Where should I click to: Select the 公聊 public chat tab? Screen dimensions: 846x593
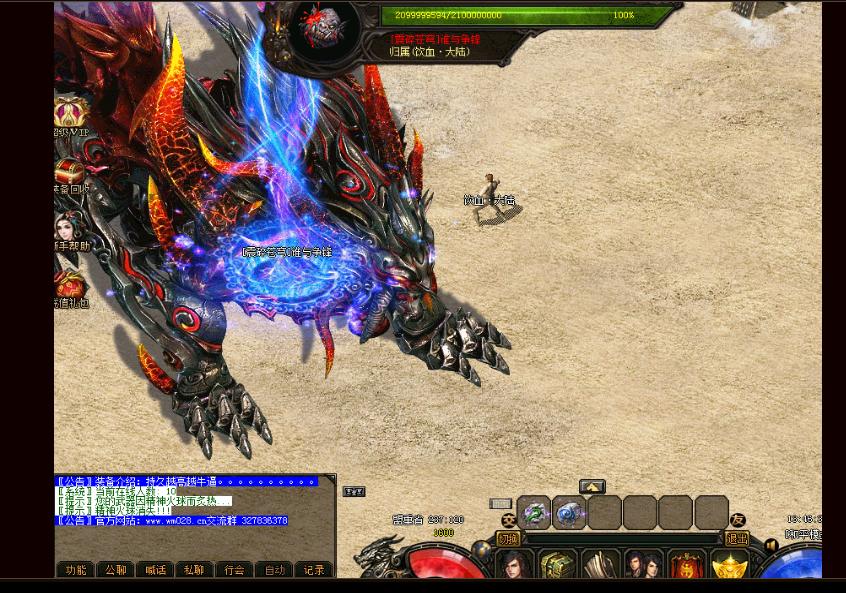point(116,570)
